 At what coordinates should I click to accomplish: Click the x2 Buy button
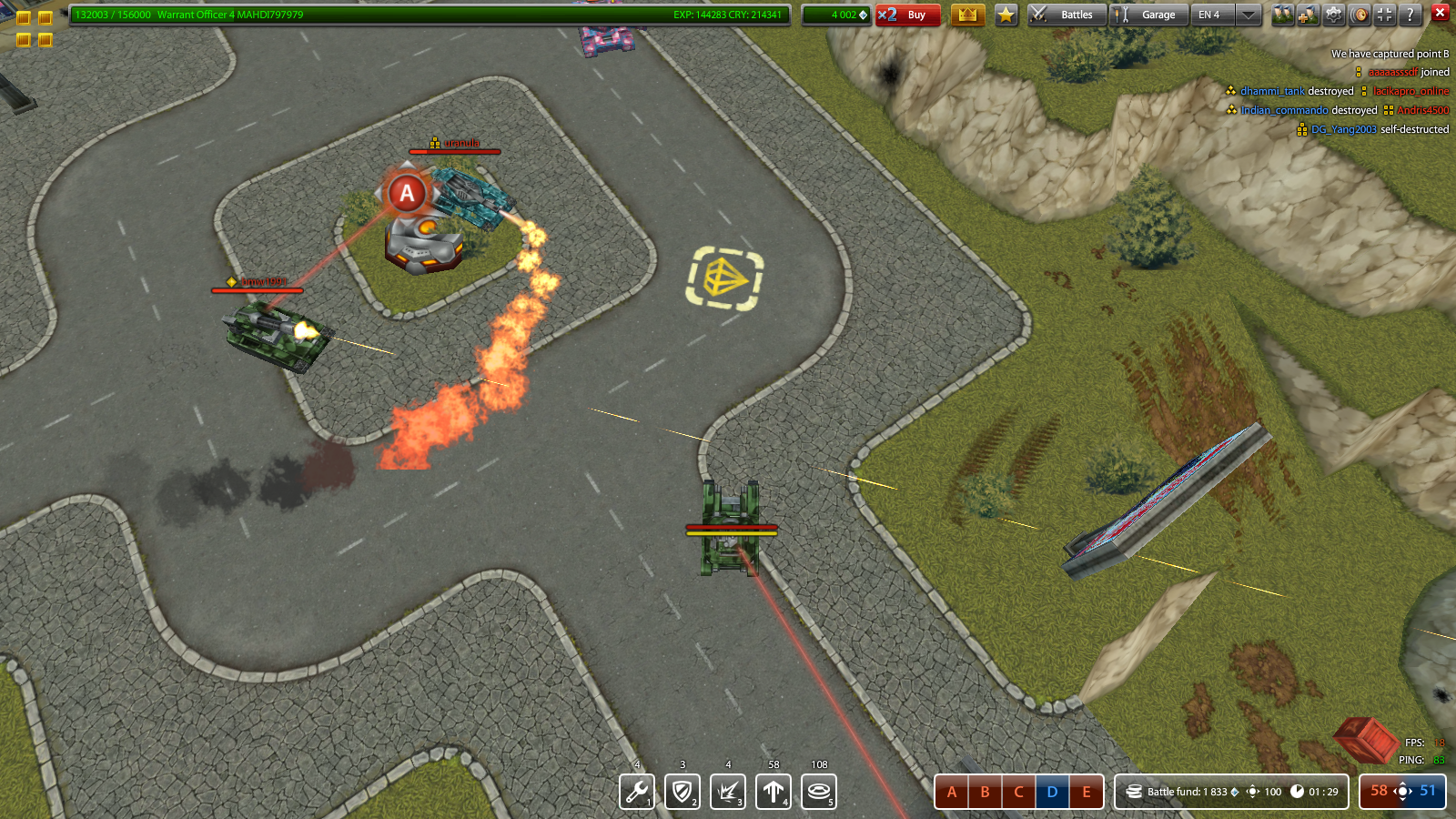pos(907,15)
